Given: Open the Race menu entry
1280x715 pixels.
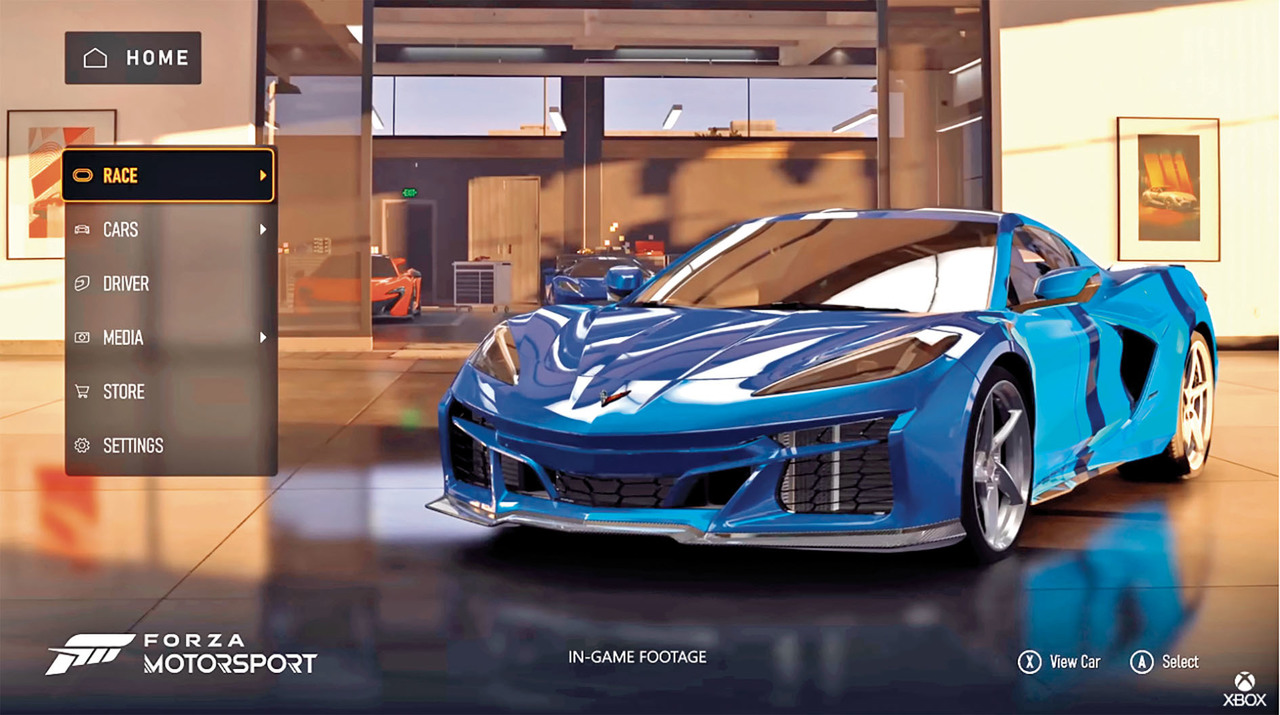Looking at the screenshot, I should pos(167,176).
